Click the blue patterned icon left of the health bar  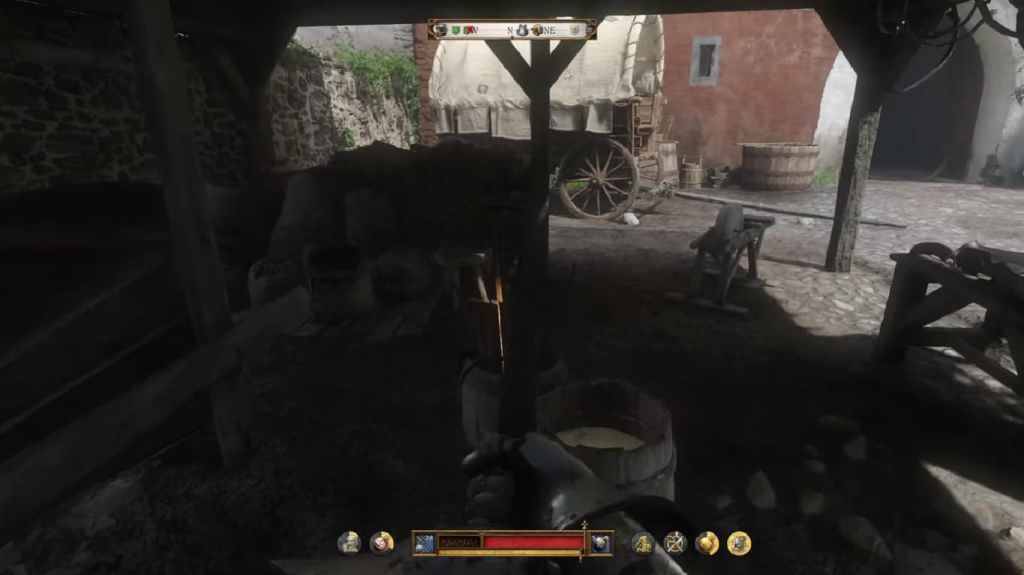point(424,543)
